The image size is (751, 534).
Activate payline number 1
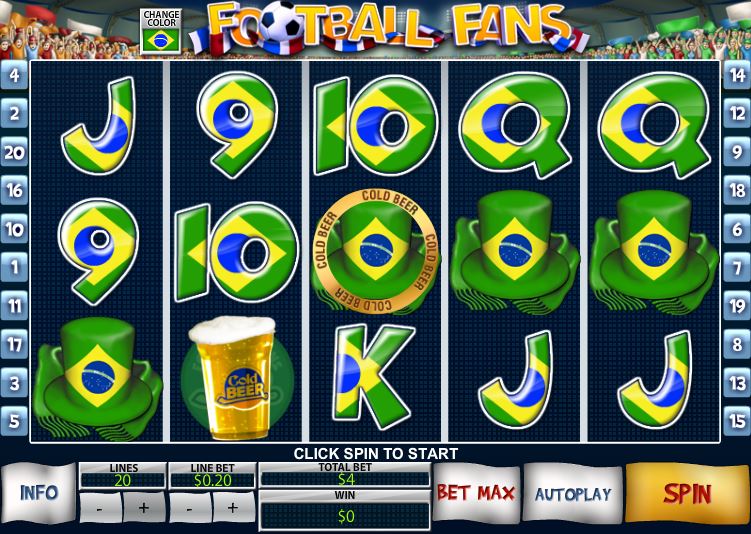pyautogui.click(x=14, y=268)
